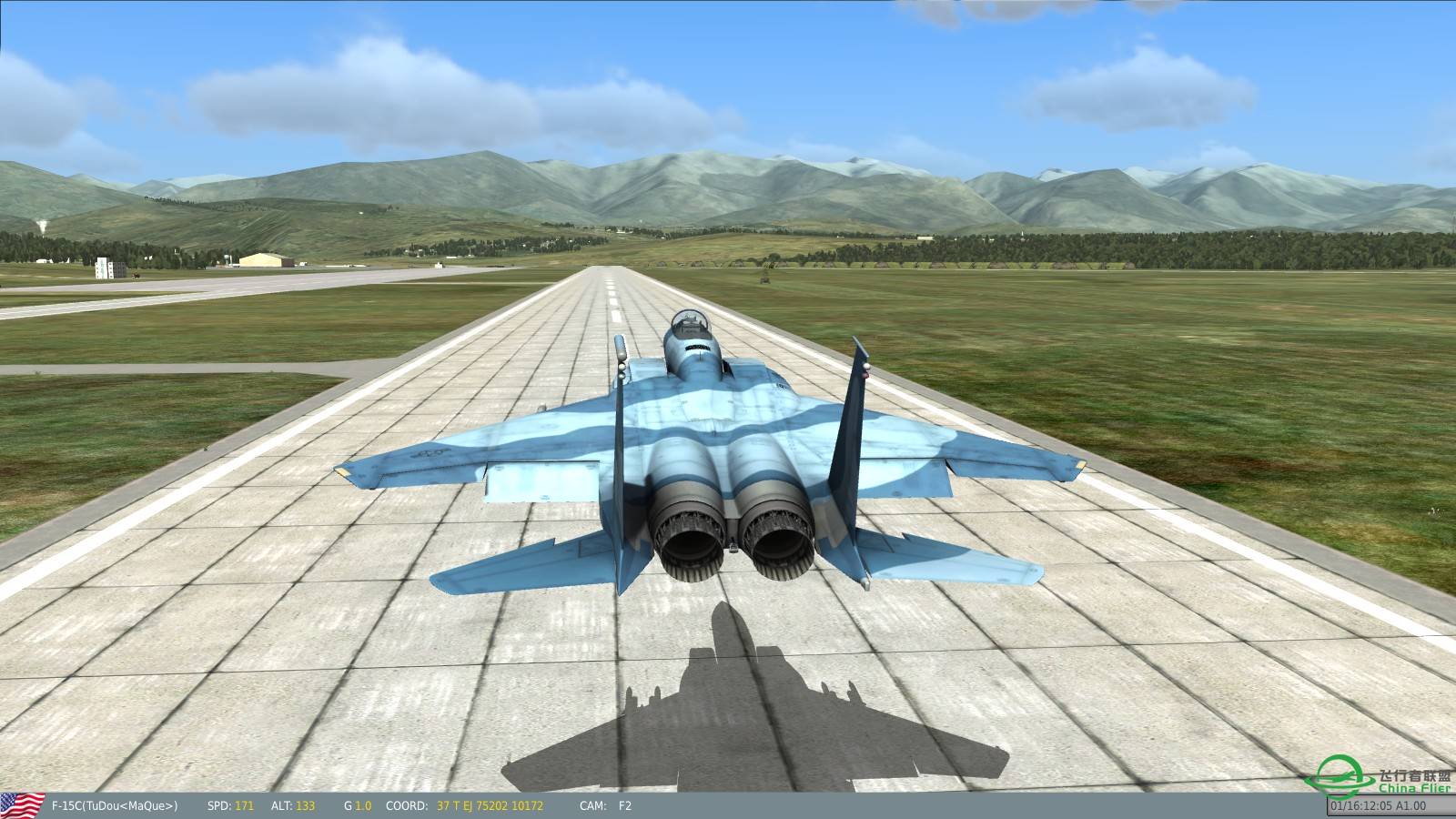Click the US flag nationality icon
The width and height of the screenshot is (1456, 819).
(x=22, y=804)
